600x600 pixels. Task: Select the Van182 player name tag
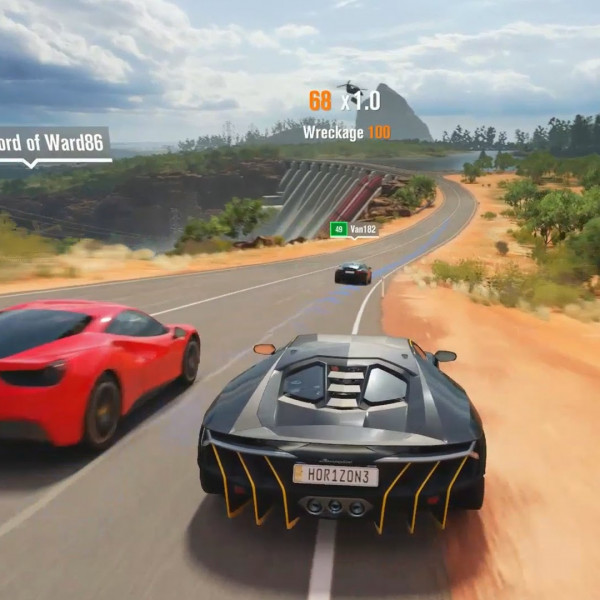pos(354,230)
